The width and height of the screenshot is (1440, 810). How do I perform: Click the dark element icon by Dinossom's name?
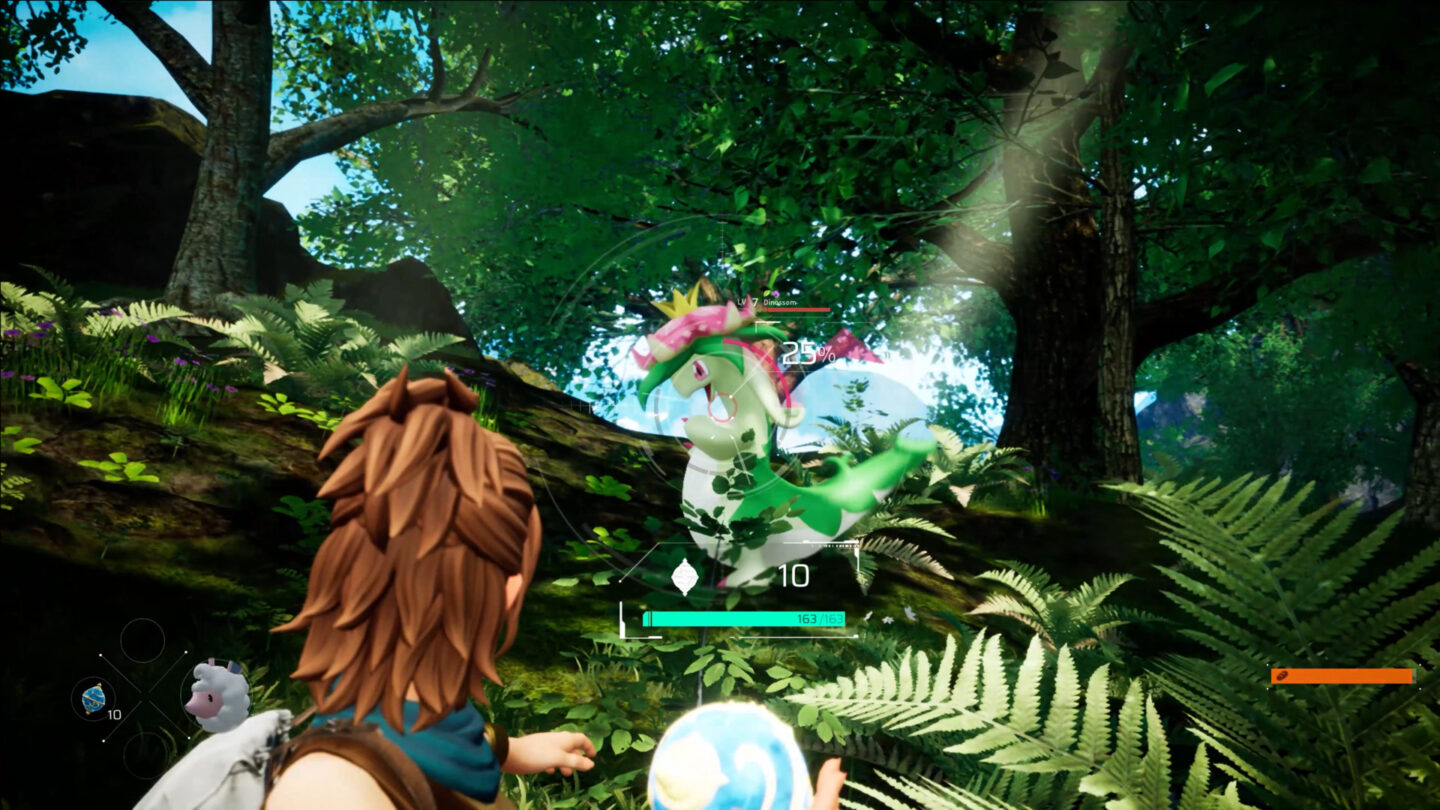click(777, 293)
